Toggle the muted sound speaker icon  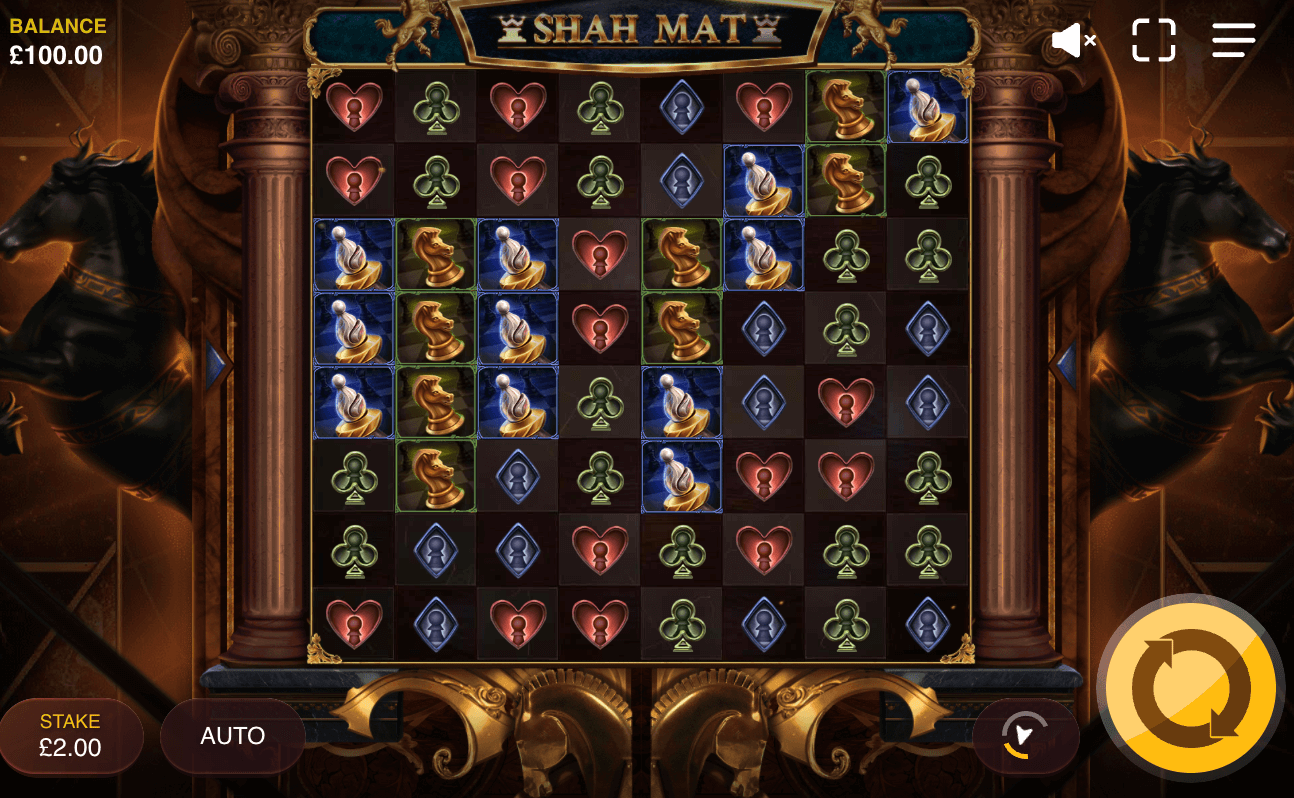pyautogui.click(x=1073, y=41)
